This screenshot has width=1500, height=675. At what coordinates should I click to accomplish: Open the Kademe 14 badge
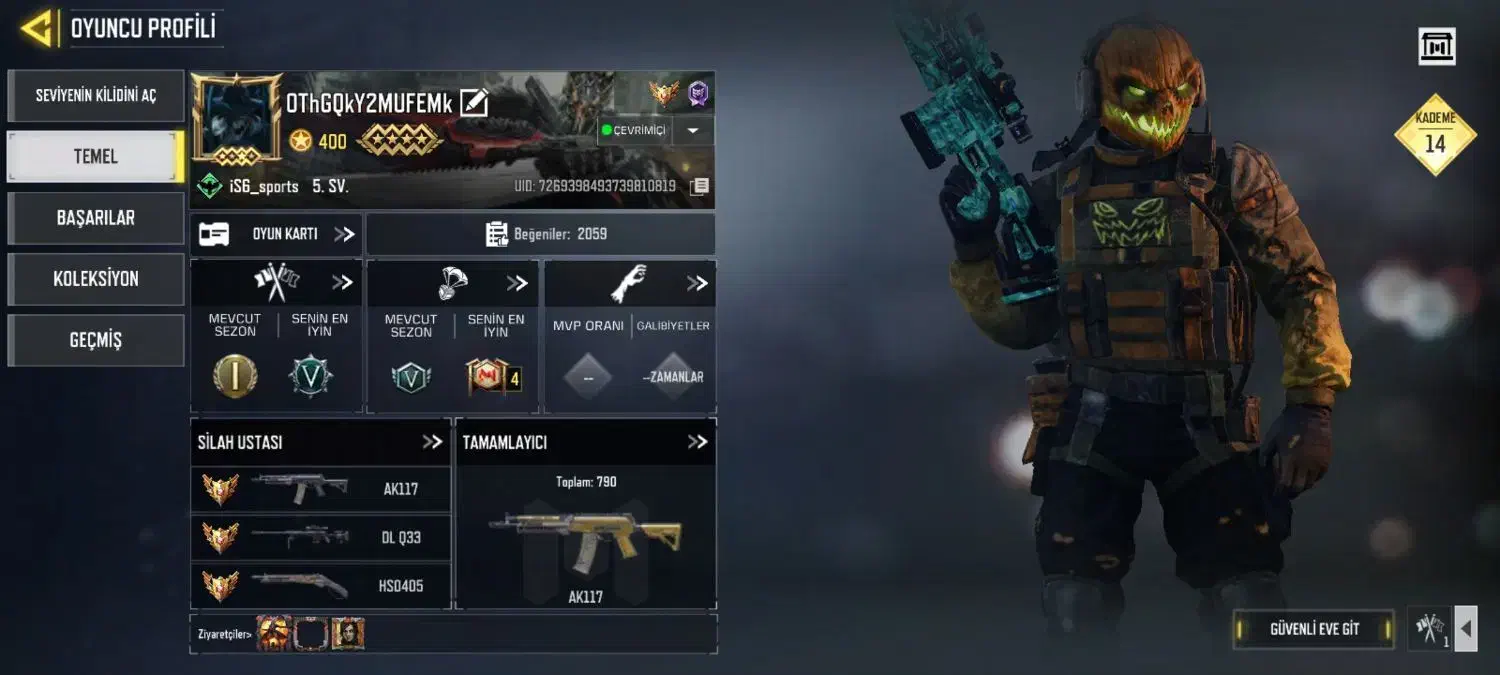tap(1435, 135)
